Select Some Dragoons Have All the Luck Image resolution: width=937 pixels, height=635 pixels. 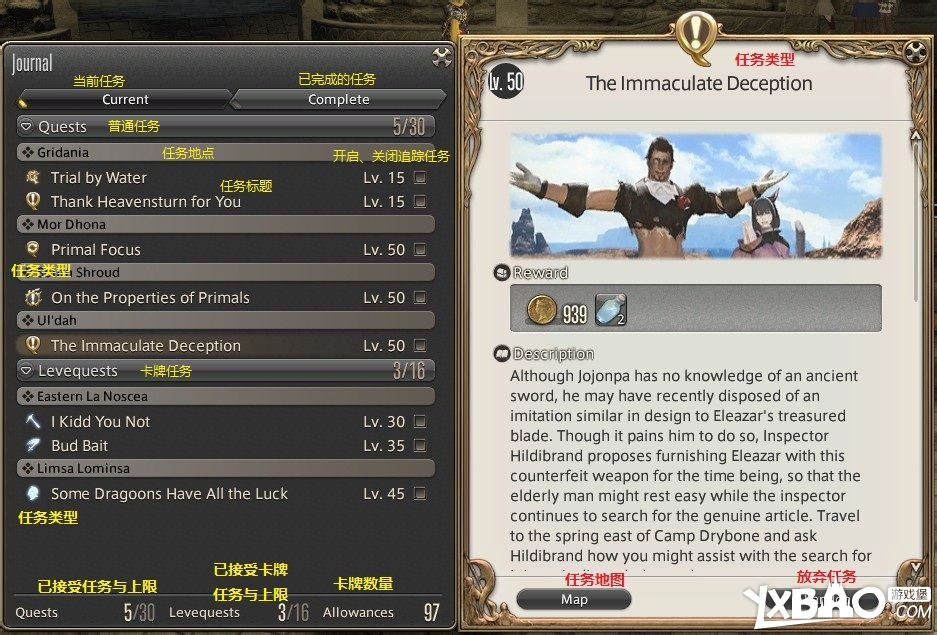(x=169, y=494)
